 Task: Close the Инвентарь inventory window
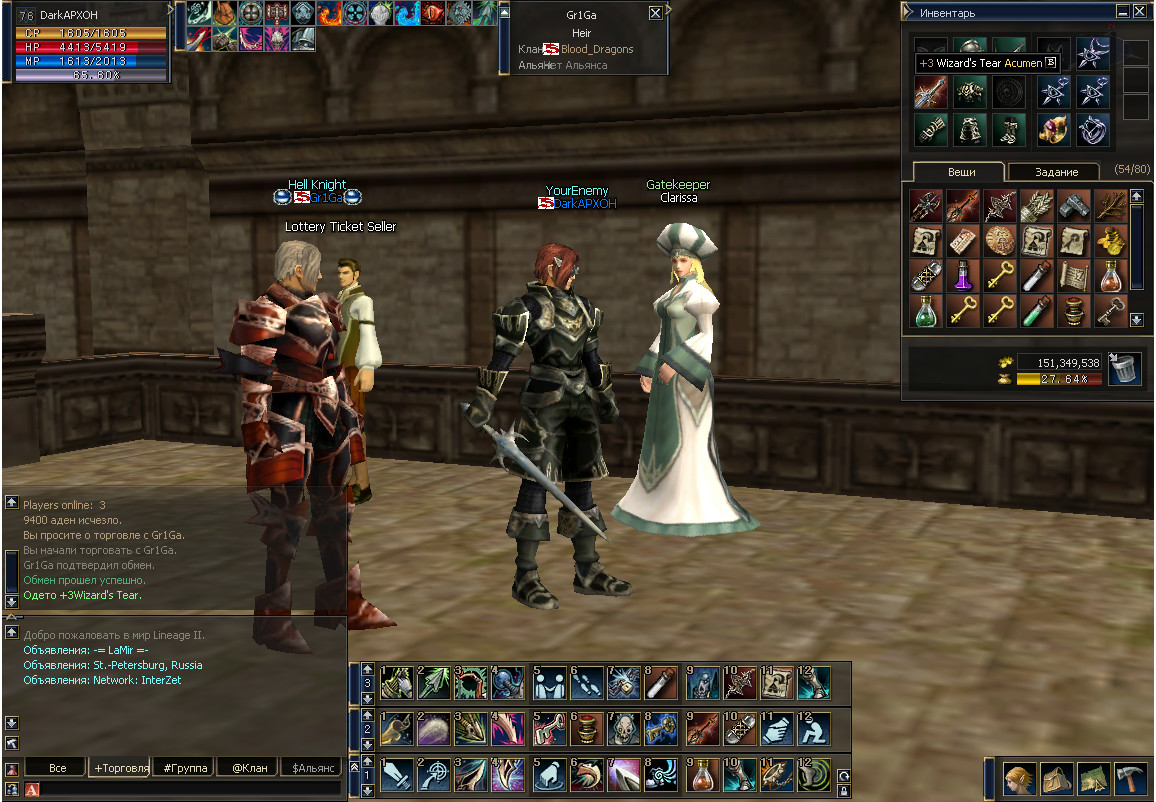pos(1140,13)
